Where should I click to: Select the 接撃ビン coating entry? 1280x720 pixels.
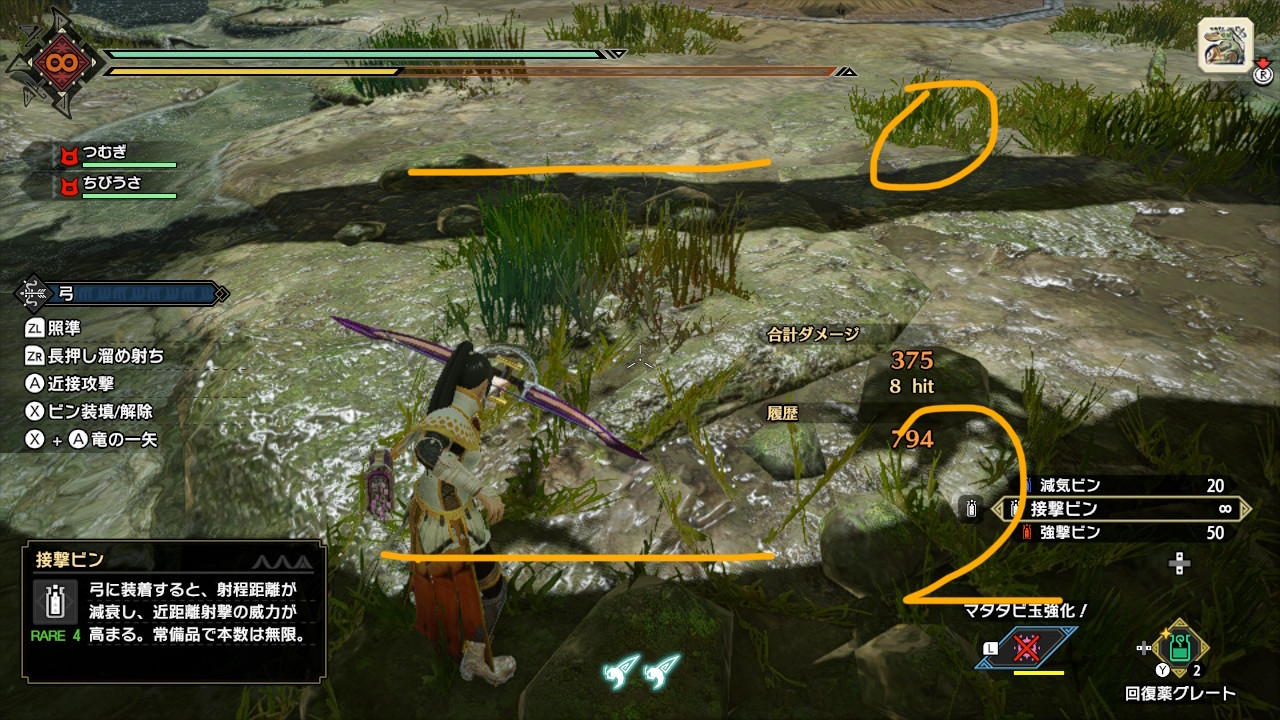click(x=1124, y=509)
